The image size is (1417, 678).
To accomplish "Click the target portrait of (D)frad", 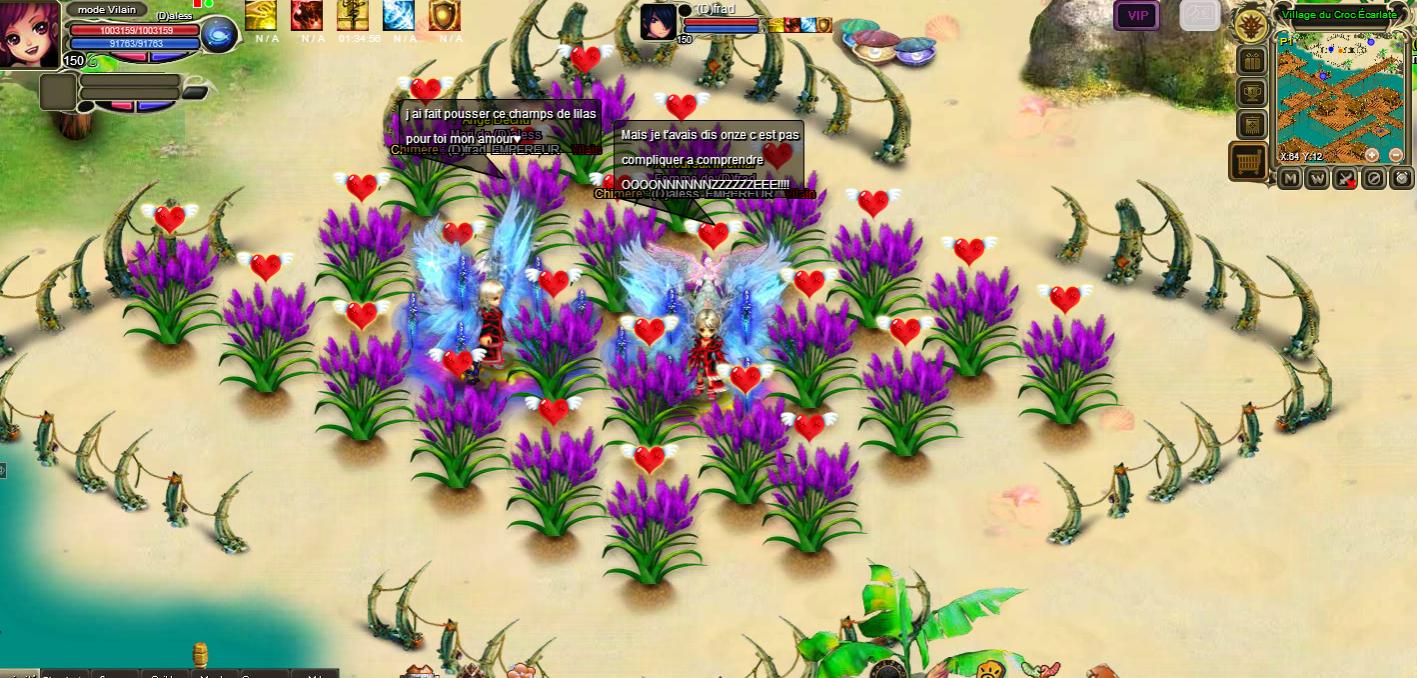I will pyautogui.click(x=658, y=21).
